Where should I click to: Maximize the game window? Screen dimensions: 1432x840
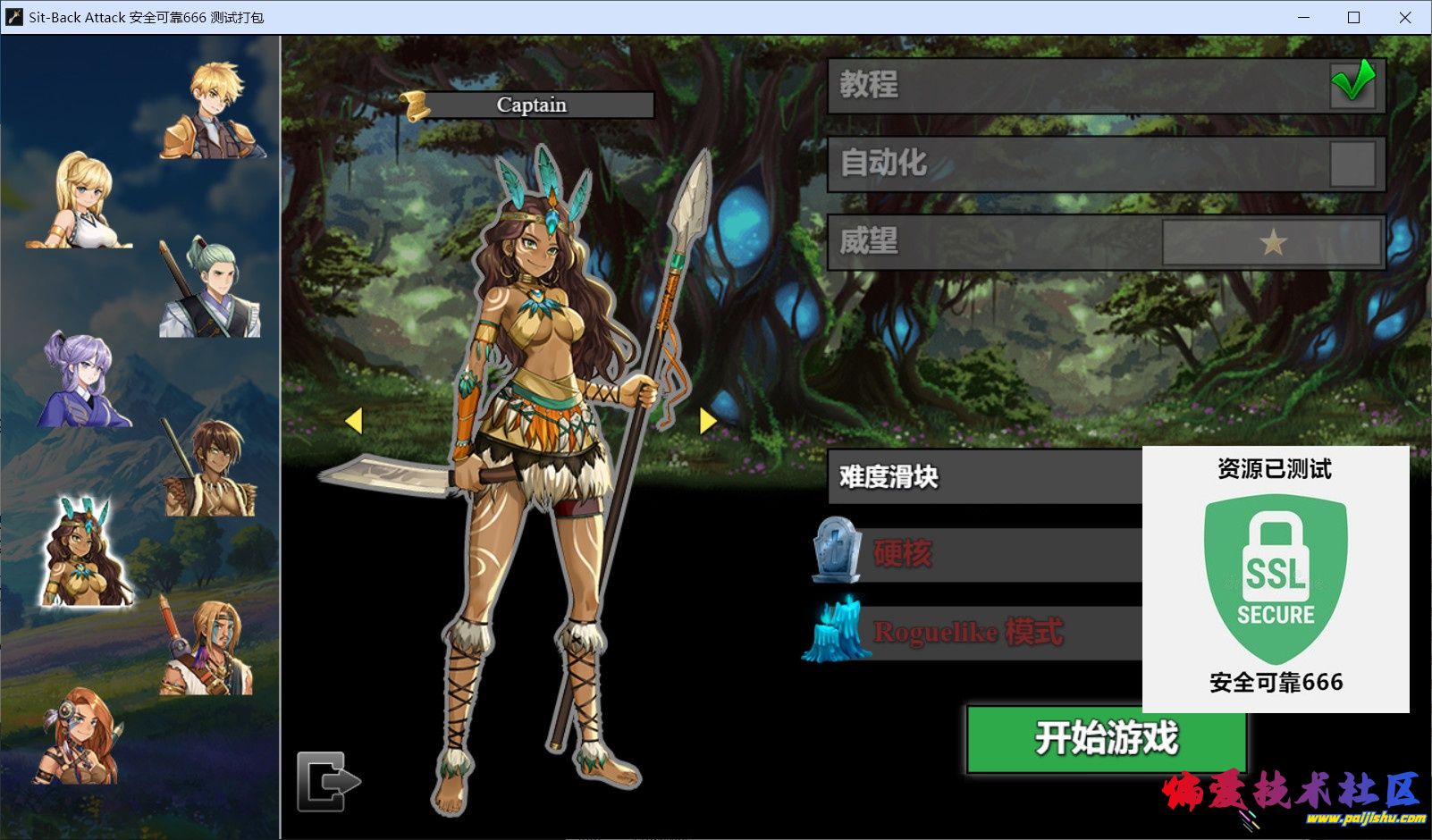pyautogui.click(x=1353, y=17)
